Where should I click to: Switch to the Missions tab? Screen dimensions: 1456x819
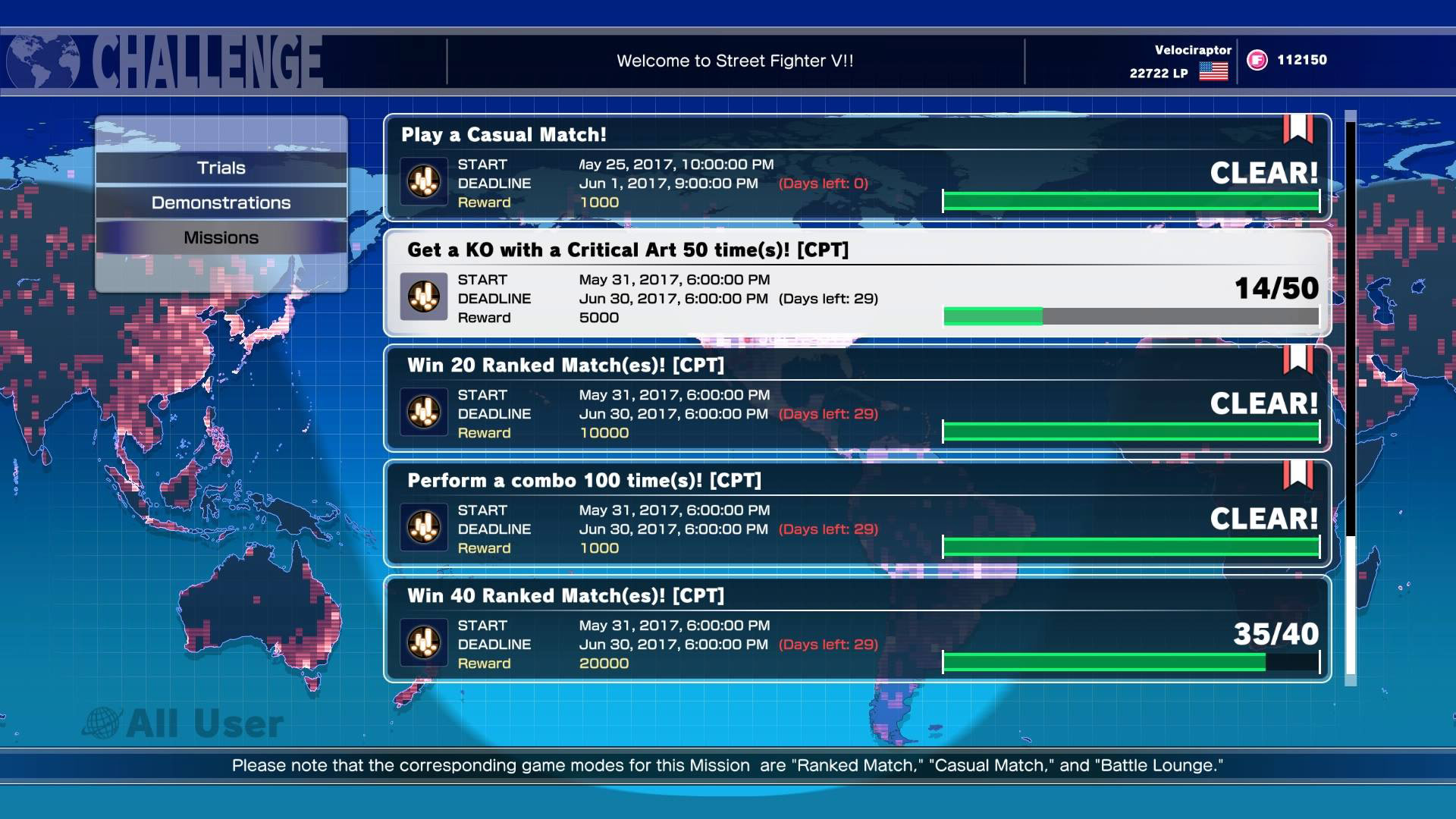pos(221,237)
